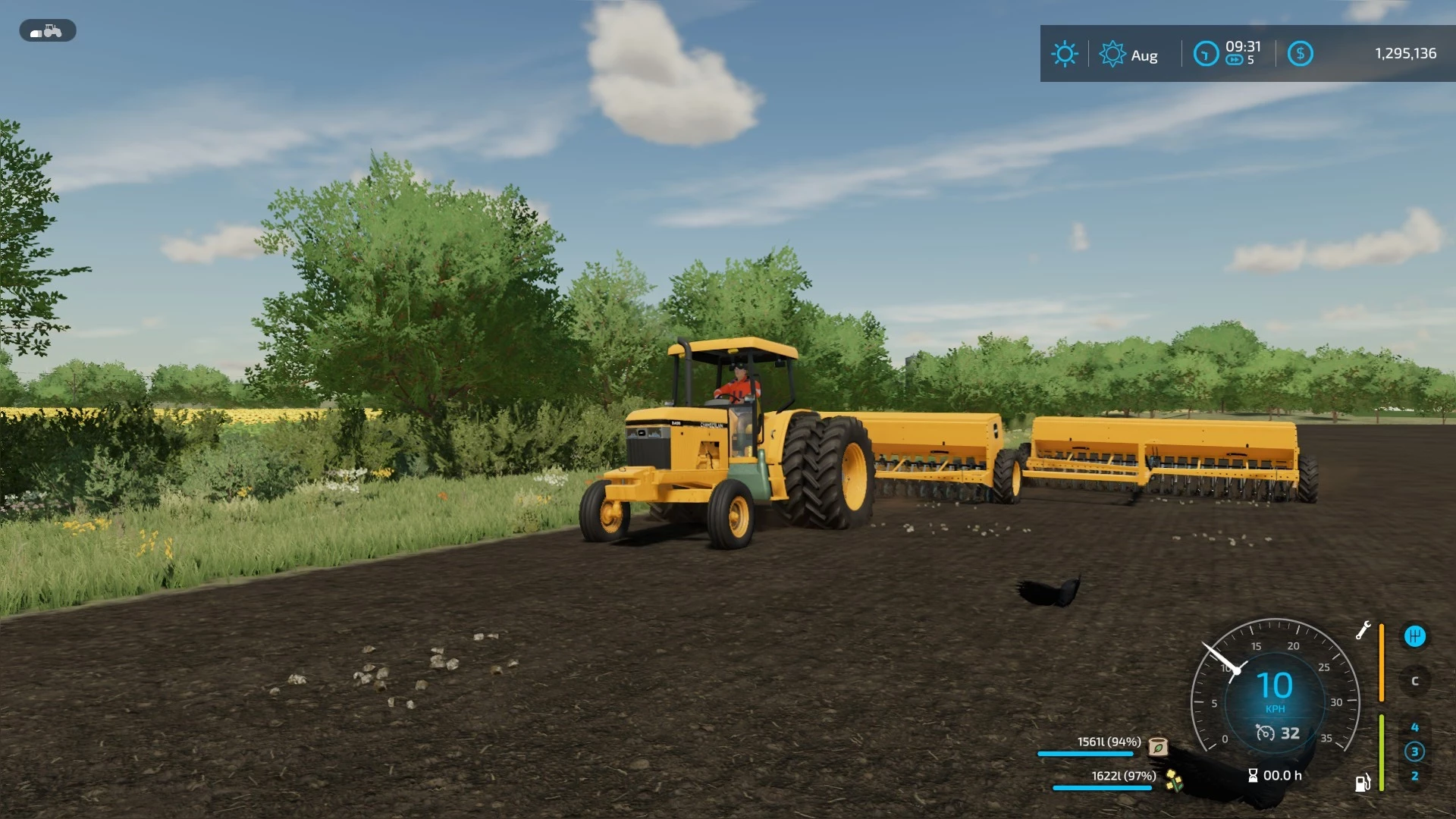Screen dimensions: 1456x819
Task: Select gear number 4
Action: point(1414,726)
